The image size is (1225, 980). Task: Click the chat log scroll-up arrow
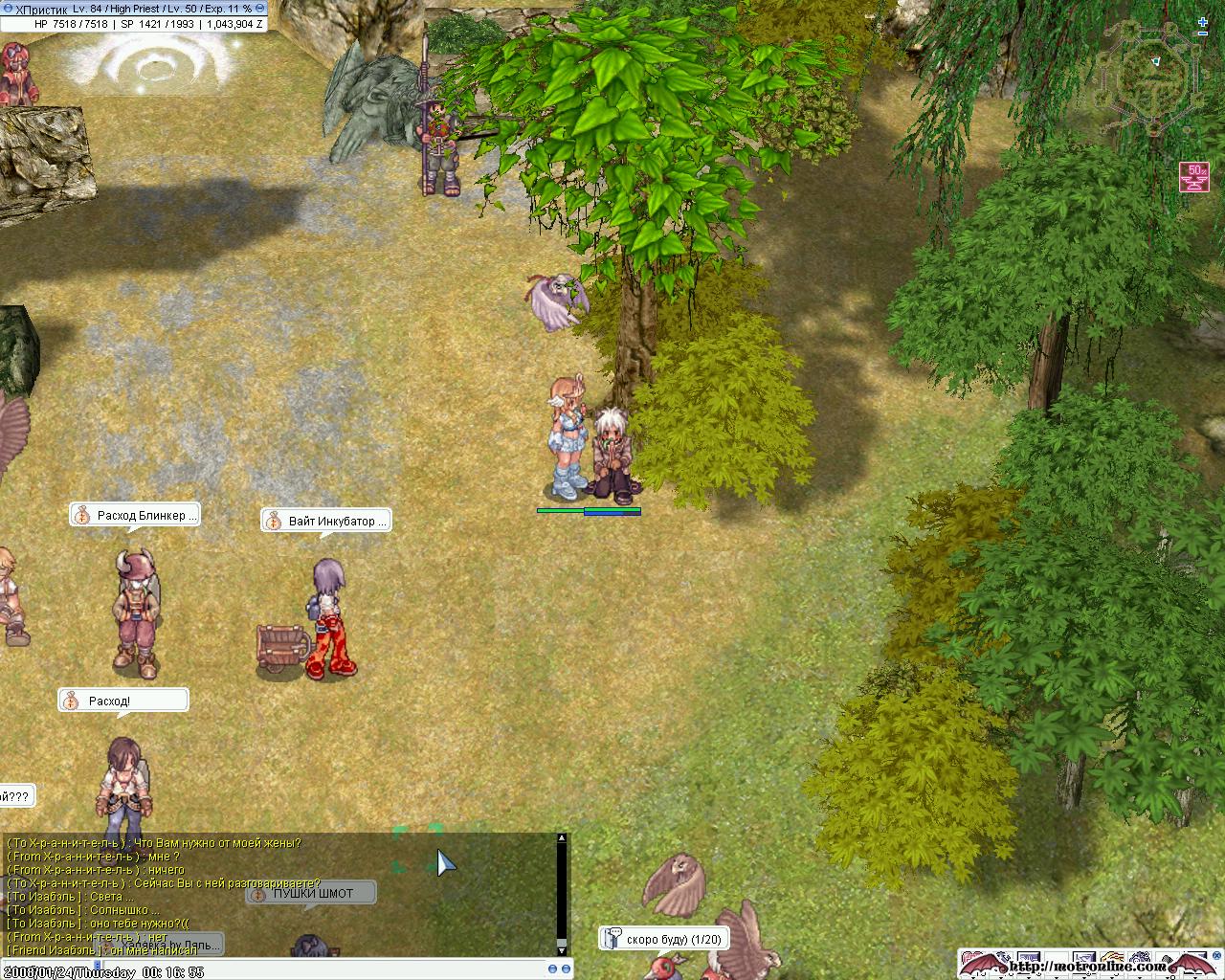562,838
